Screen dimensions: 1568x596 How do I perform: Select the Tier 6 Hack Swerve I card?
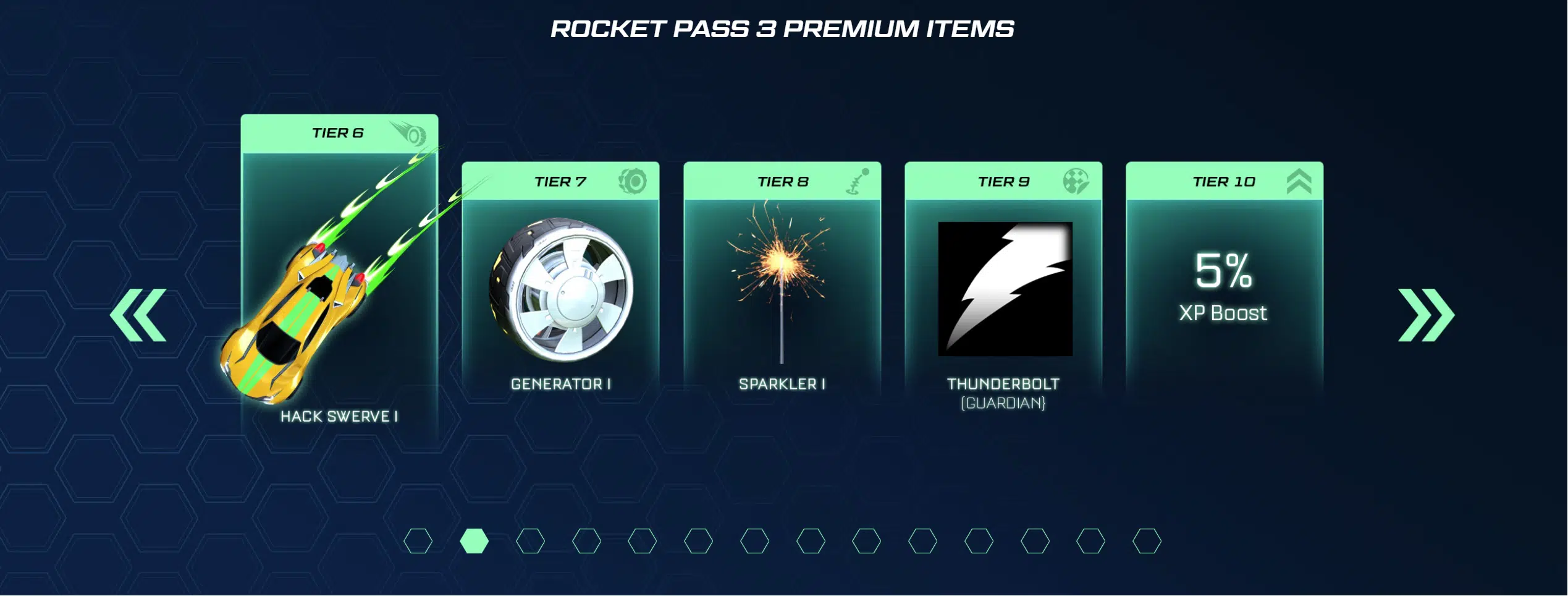(x=339, y=278)
